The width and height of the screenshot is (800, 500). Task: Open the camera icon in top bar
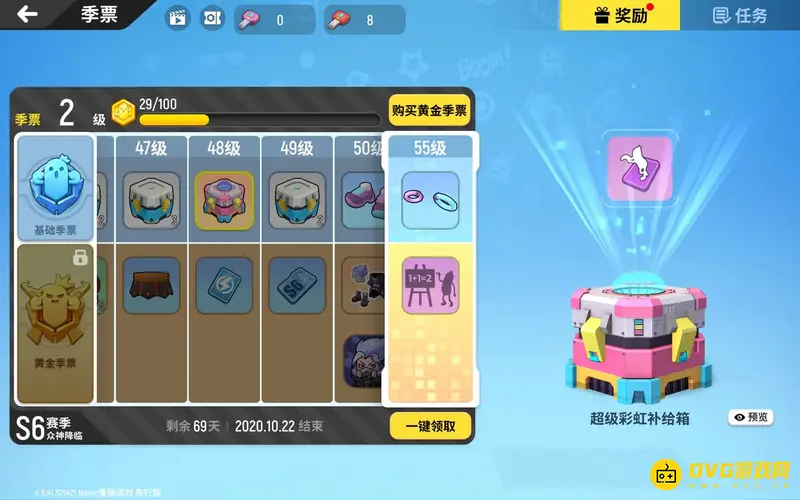[x=212, y=19]
